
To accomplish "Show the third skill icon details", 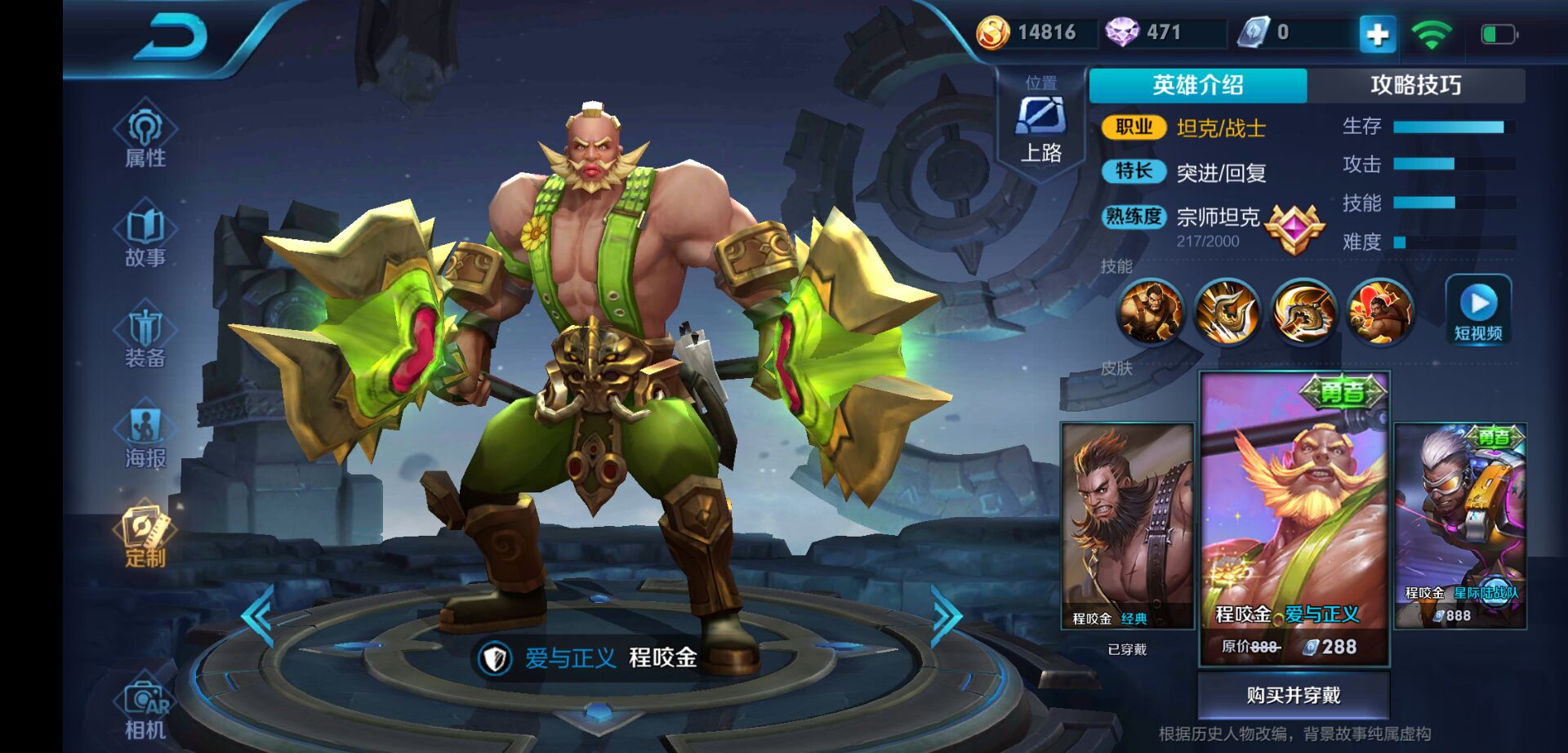I will pyautogui.click(x=1303, y=310).
